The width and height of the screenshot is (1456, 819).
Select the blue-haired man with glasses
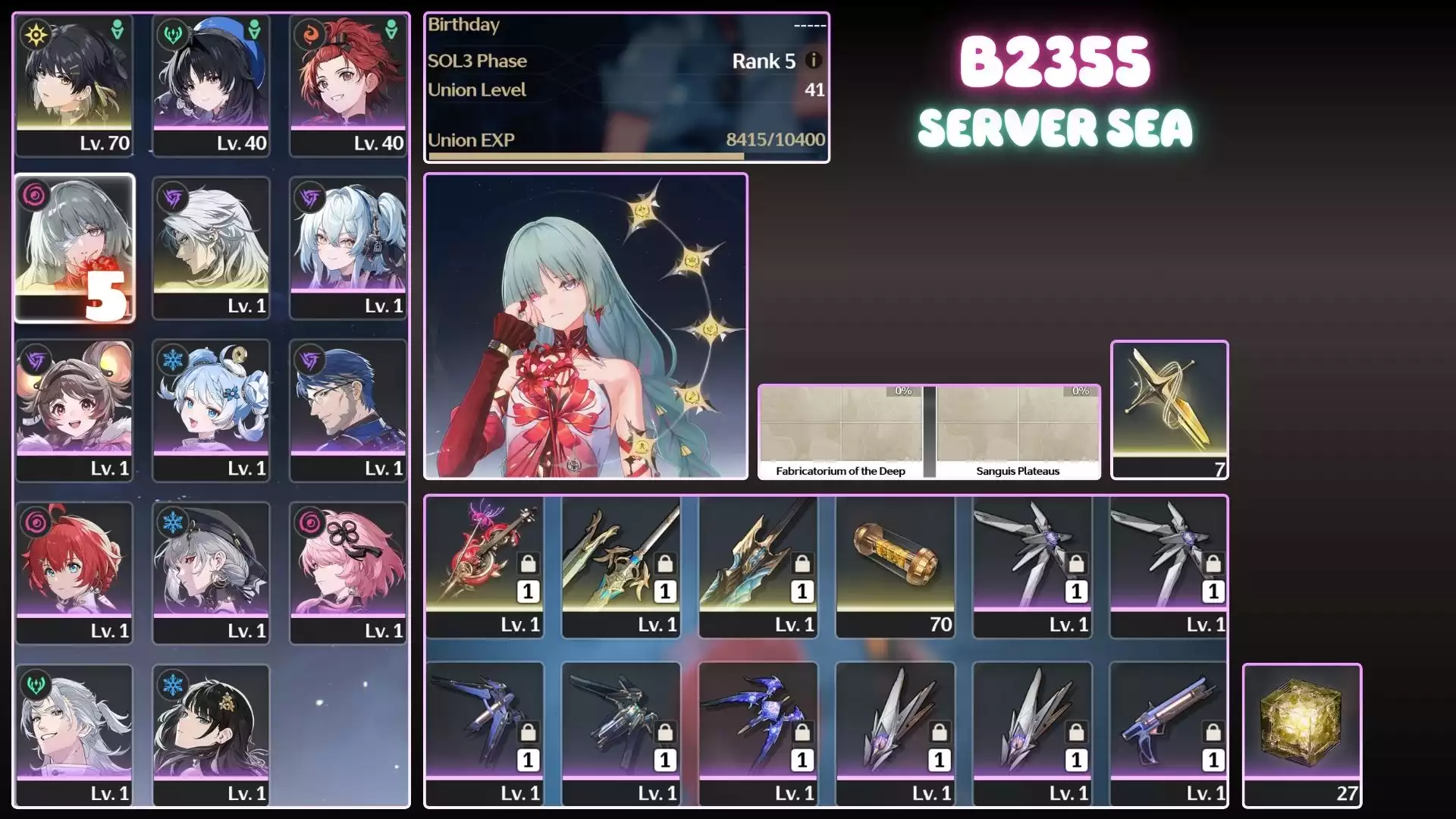(x=348, y=410)
